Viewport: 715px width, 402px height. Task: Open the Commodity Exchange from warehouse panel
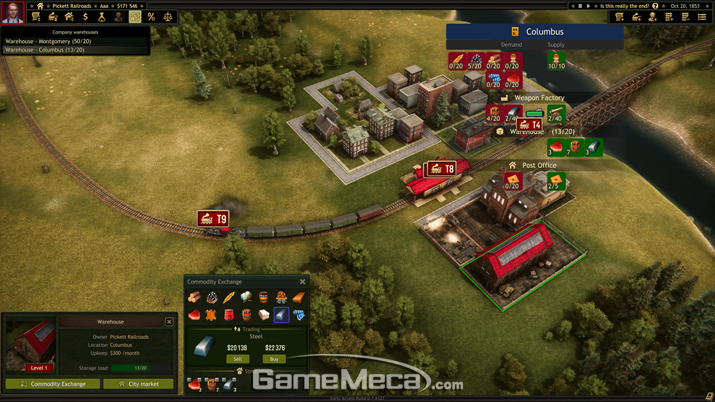click(x=52, y=384)
